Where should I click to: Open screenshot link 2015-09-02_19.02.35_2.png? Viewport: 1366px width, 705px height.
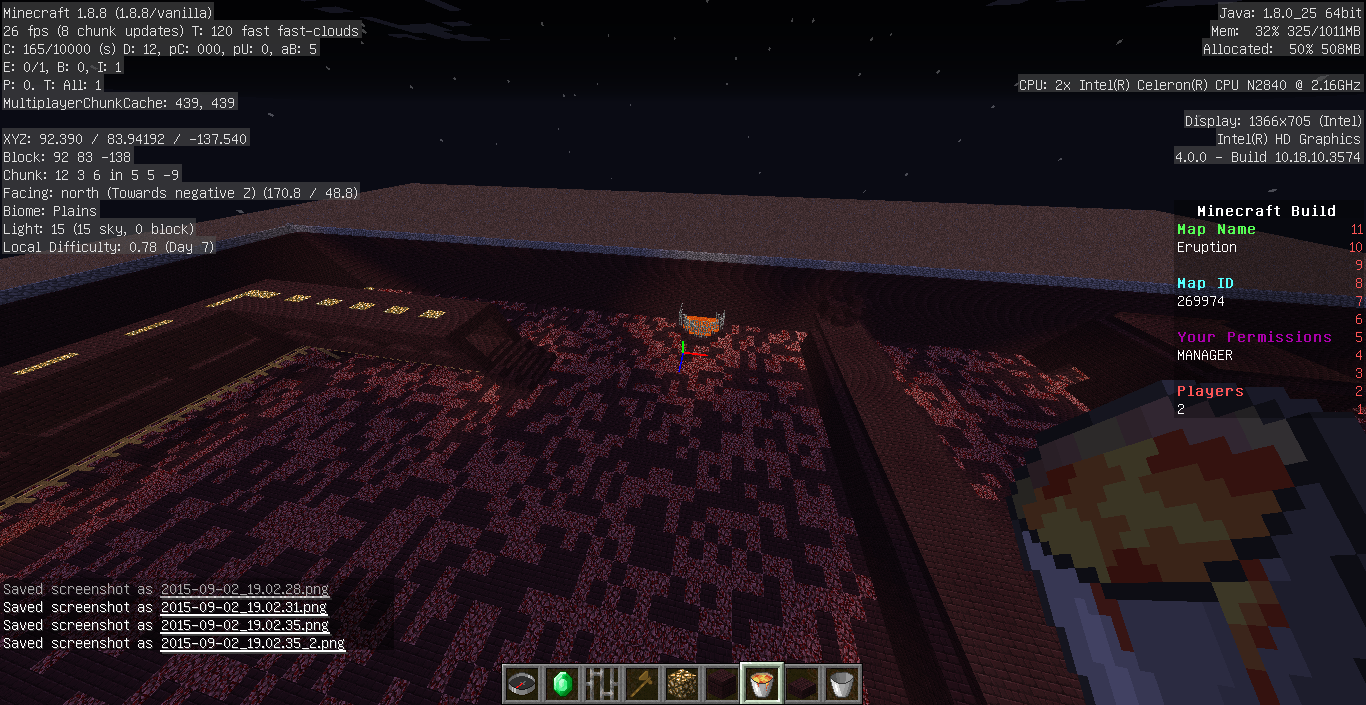pos(252,643)
